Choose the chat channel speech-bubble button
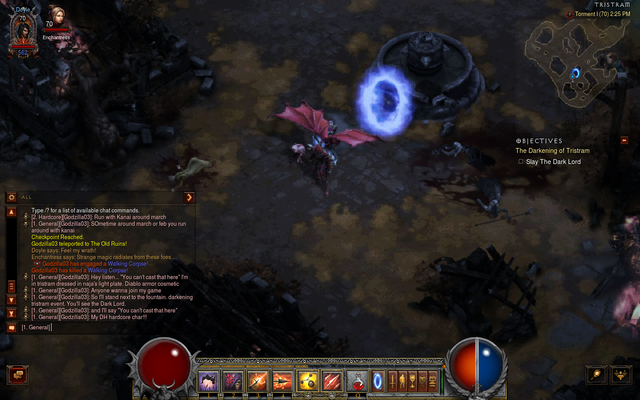The height and width of the screenshot is (400, 640). (11, 327)
